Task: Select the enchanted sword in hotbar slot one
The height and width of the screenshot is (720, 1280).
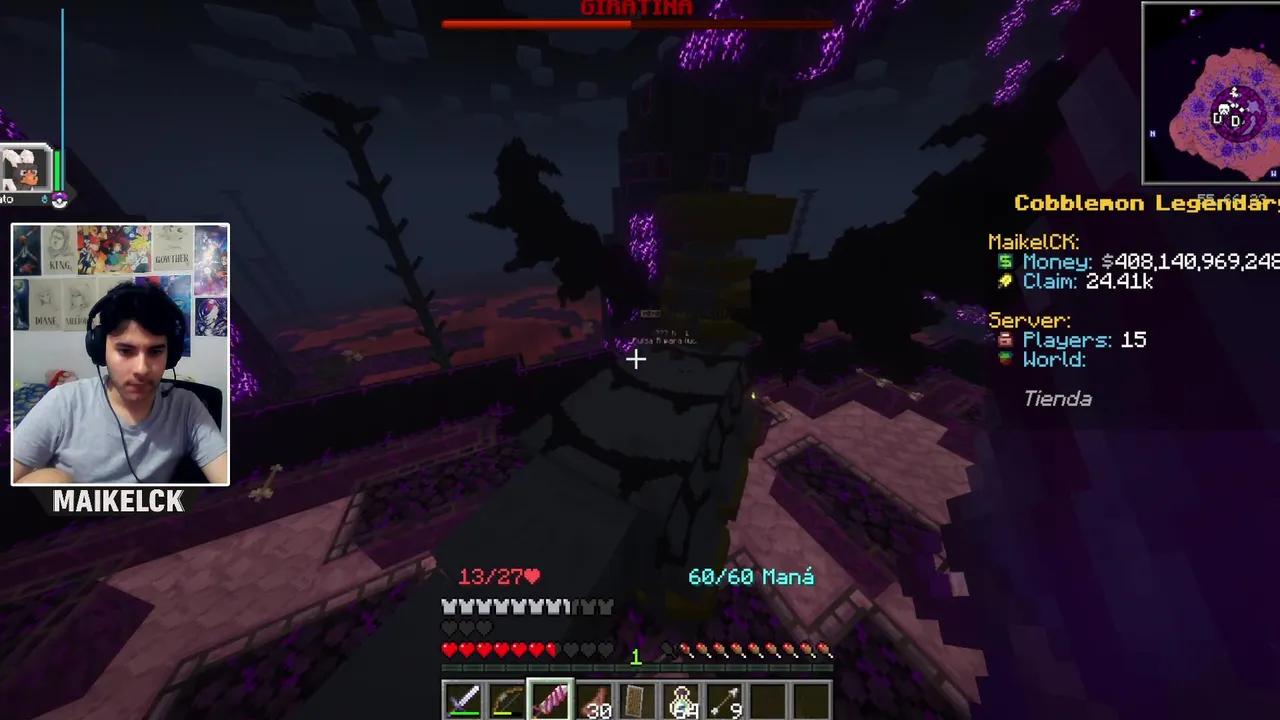Action: [465, 700]
